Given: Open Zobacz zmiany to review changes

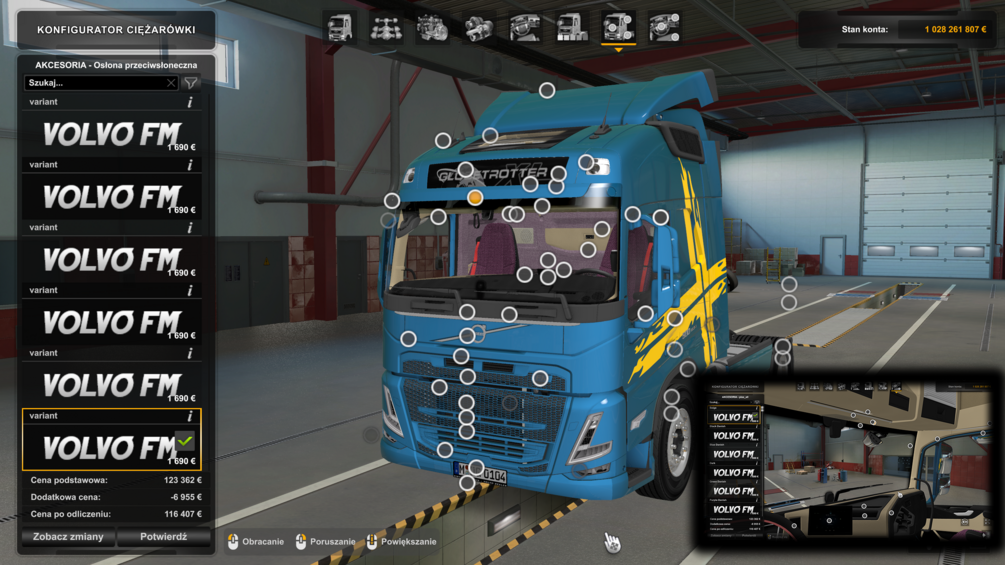Looking at the screenshot, I should click(68, 537).
